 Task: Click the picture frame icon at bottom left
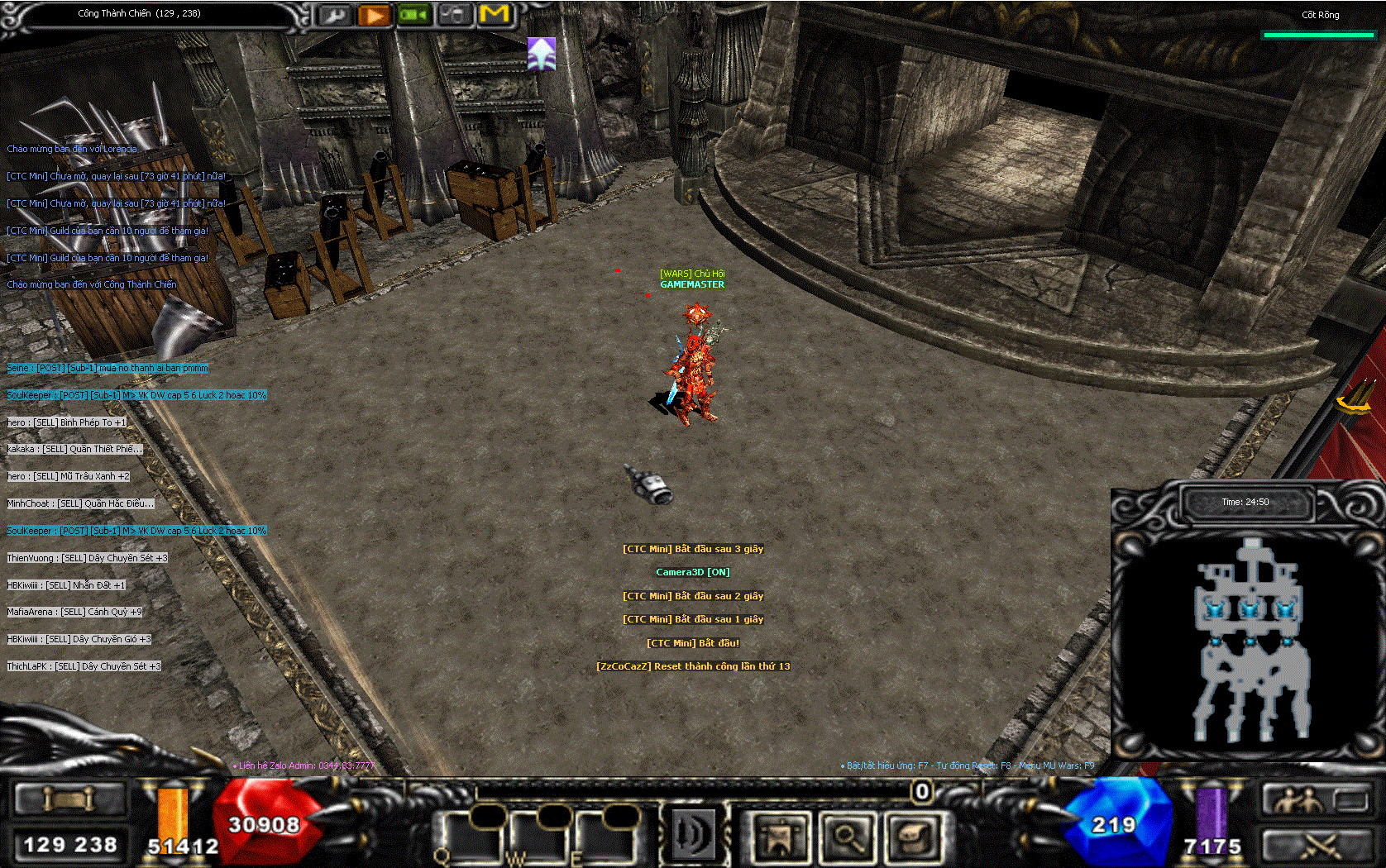[70, 799]
